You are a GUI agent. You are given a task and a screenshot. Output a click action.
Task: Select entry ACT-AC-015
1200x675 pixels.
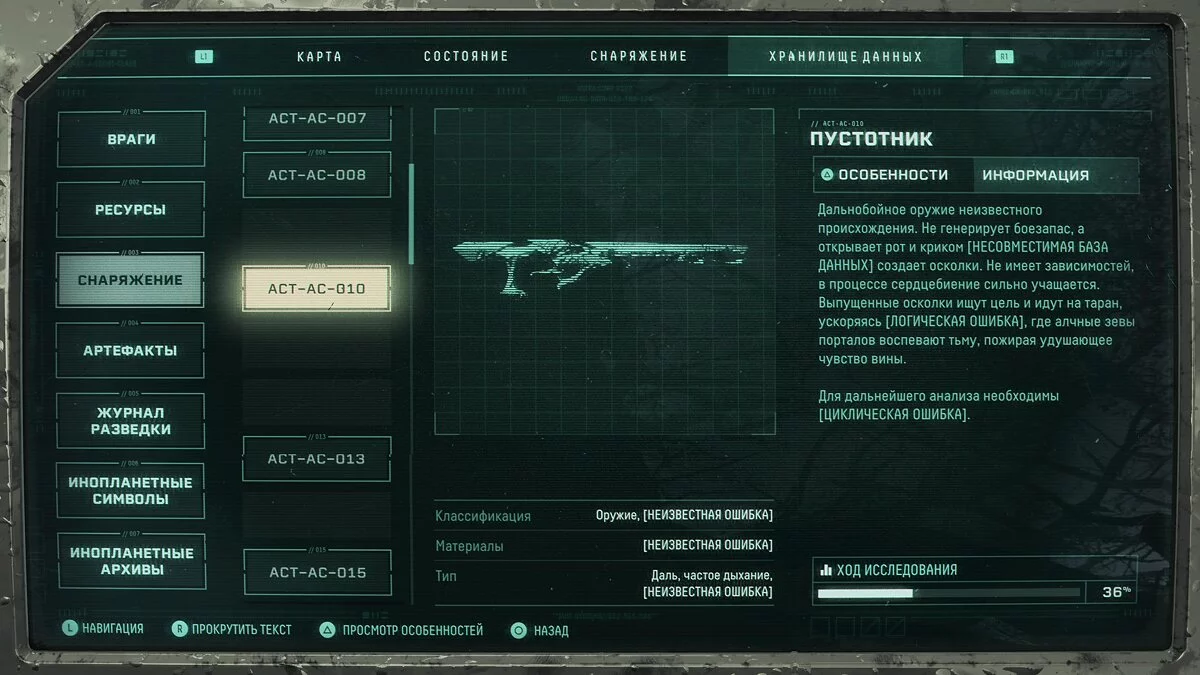pyautogui.click(x=317, y=573)
